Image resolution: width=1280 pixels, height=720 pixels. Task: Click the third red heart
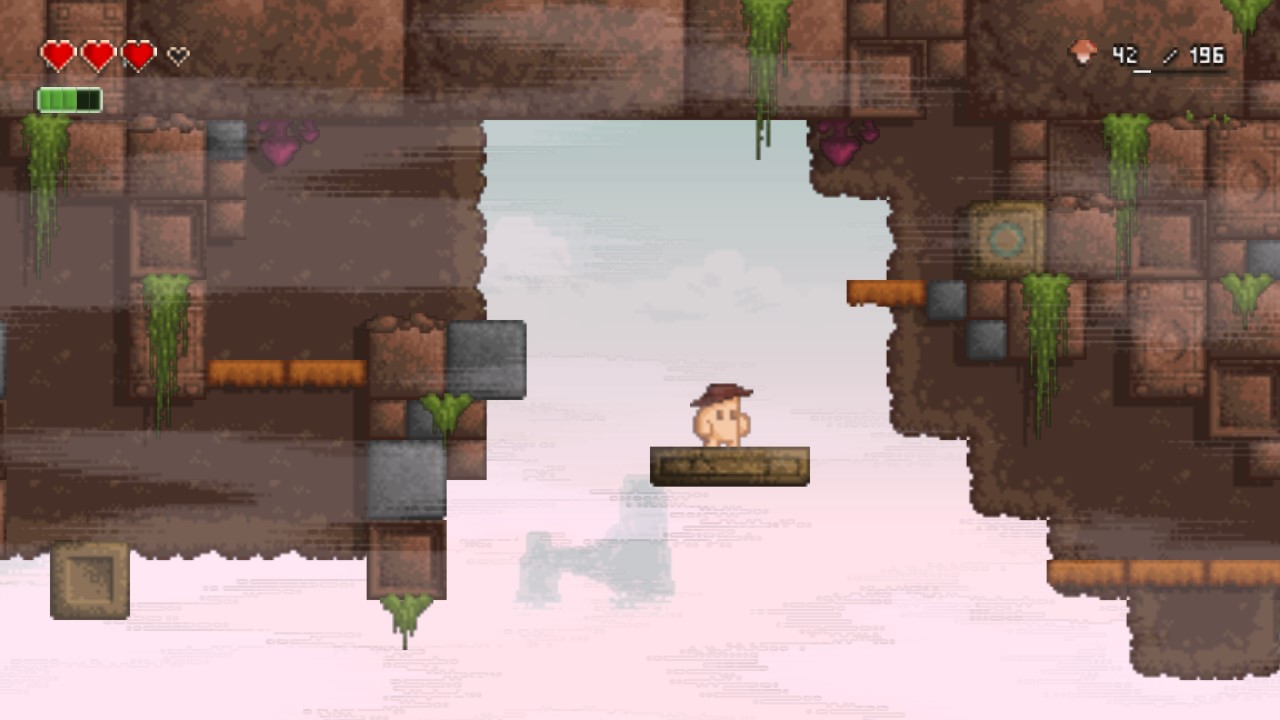[140, 53]
